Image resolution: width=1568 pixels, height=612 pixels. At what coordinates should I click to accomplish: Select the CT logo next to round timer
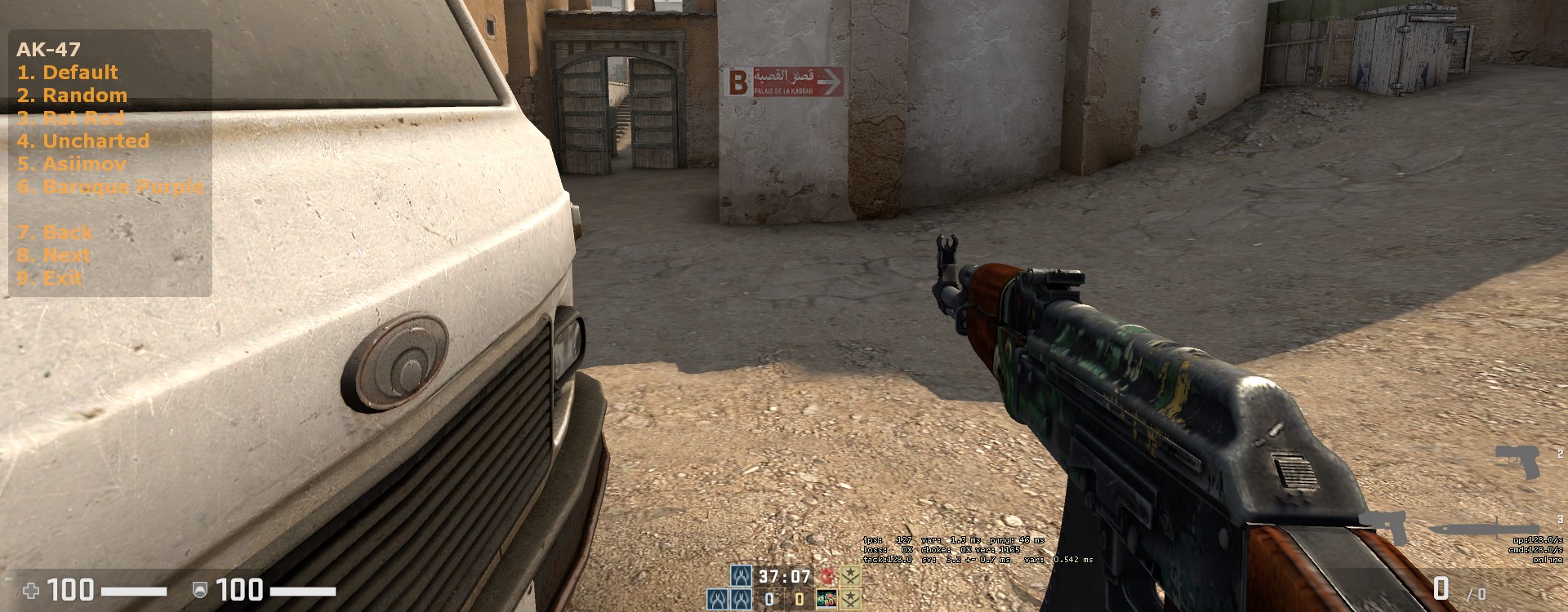(x=741, y=576)
